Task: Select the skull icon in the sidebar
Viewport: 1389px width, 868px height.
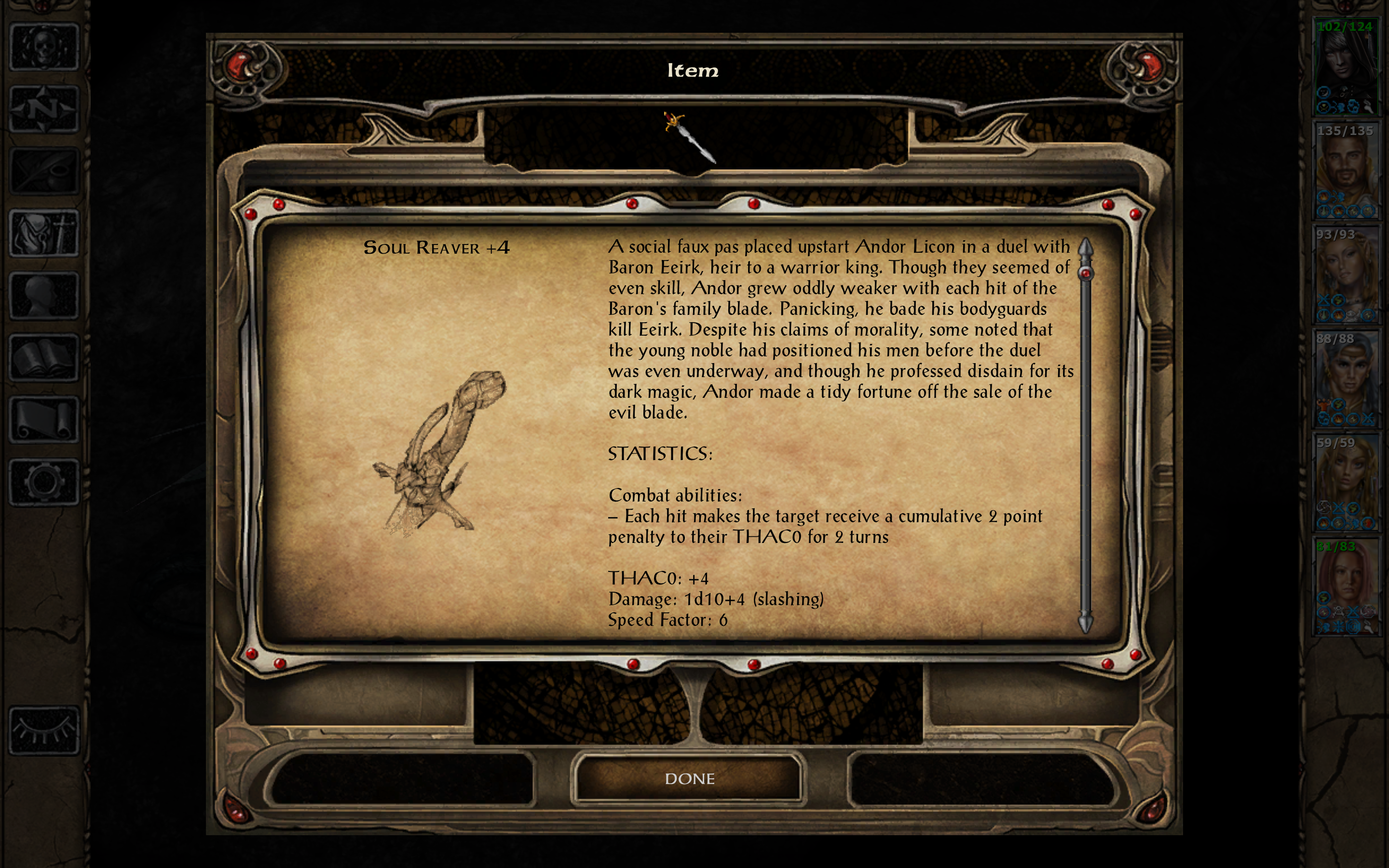Action: [44, 48]
